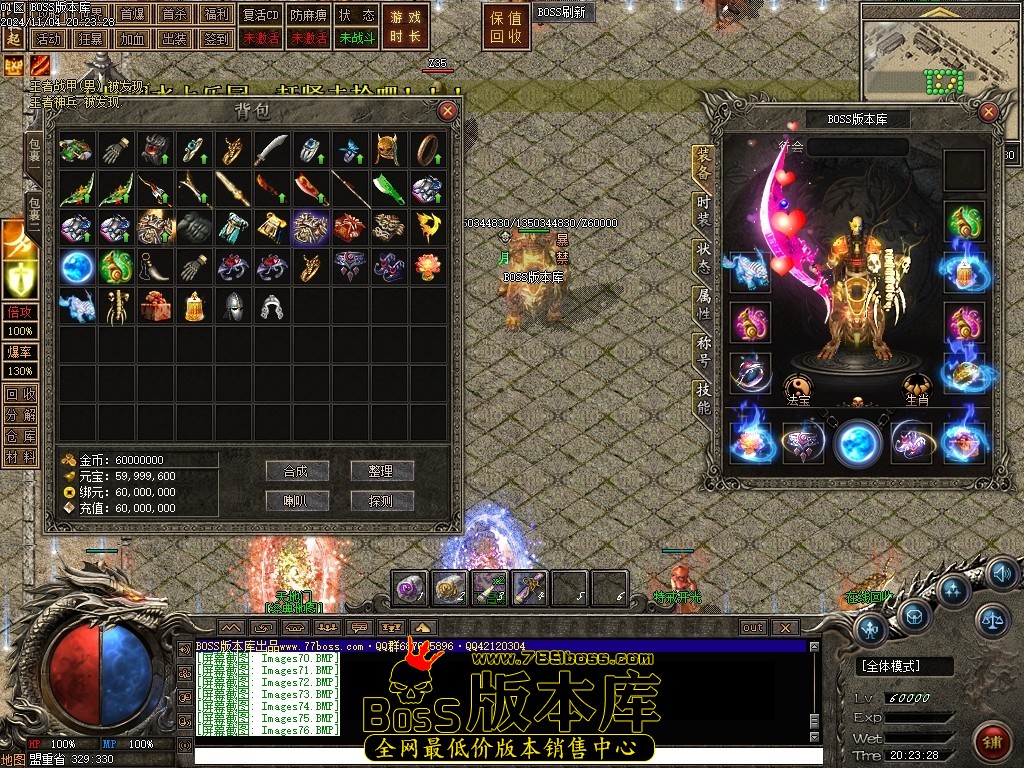Open the 技能 skills tab
Image resolution: width=1024 pixels, height=768 pixels.
(x=704, y=397)
